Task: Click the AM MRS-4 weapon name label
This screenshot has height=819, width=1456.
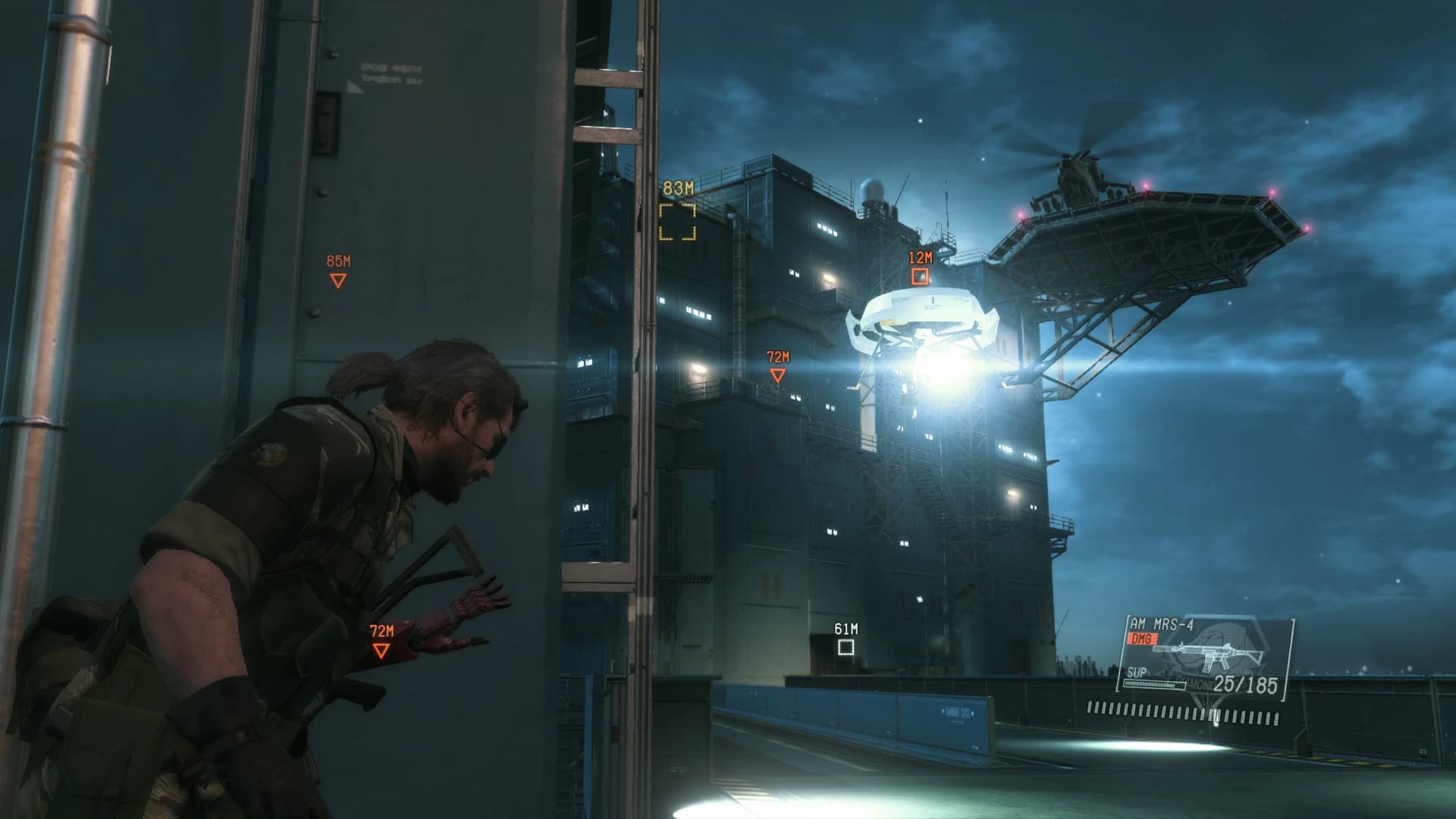Action: pyautogui.click(x=1160, y=624)
